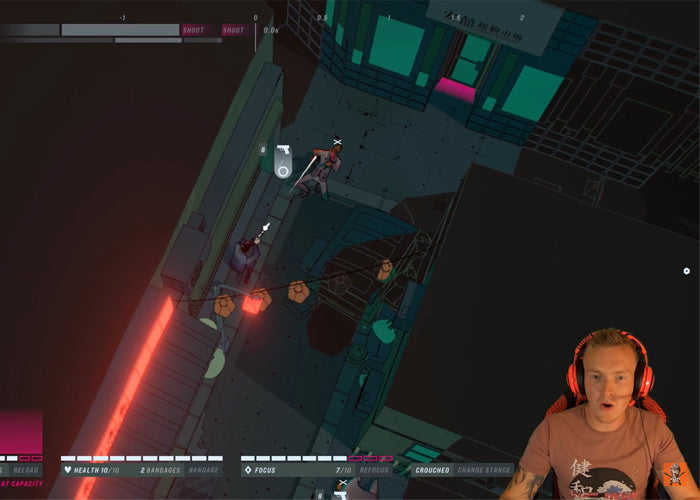Activate the Reload button
The height and width of the screenshot is (500, 700).
(x=26, y=470)
